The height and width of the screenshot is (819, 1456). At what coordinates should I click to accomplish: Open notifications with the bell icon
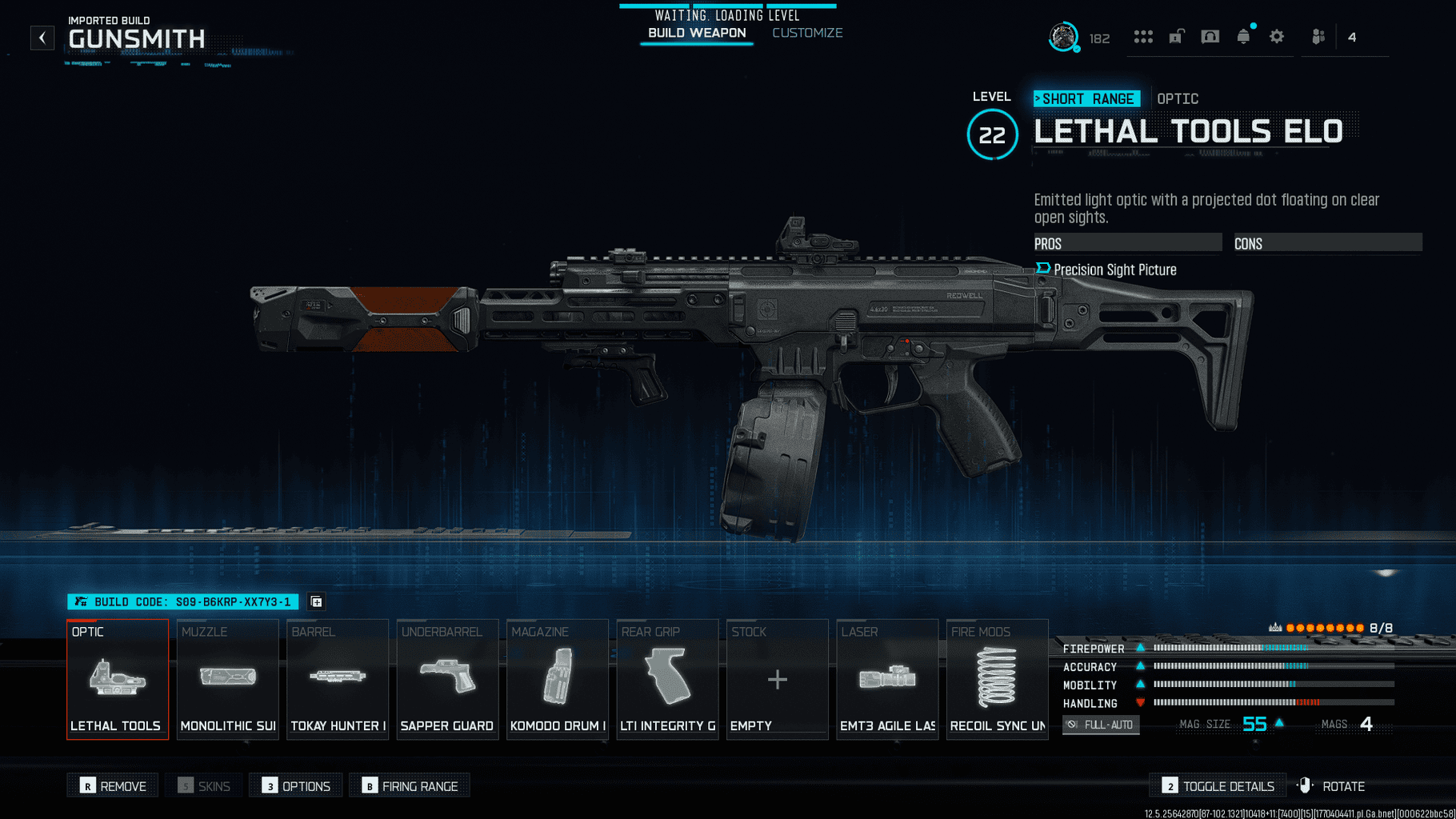1243,37
